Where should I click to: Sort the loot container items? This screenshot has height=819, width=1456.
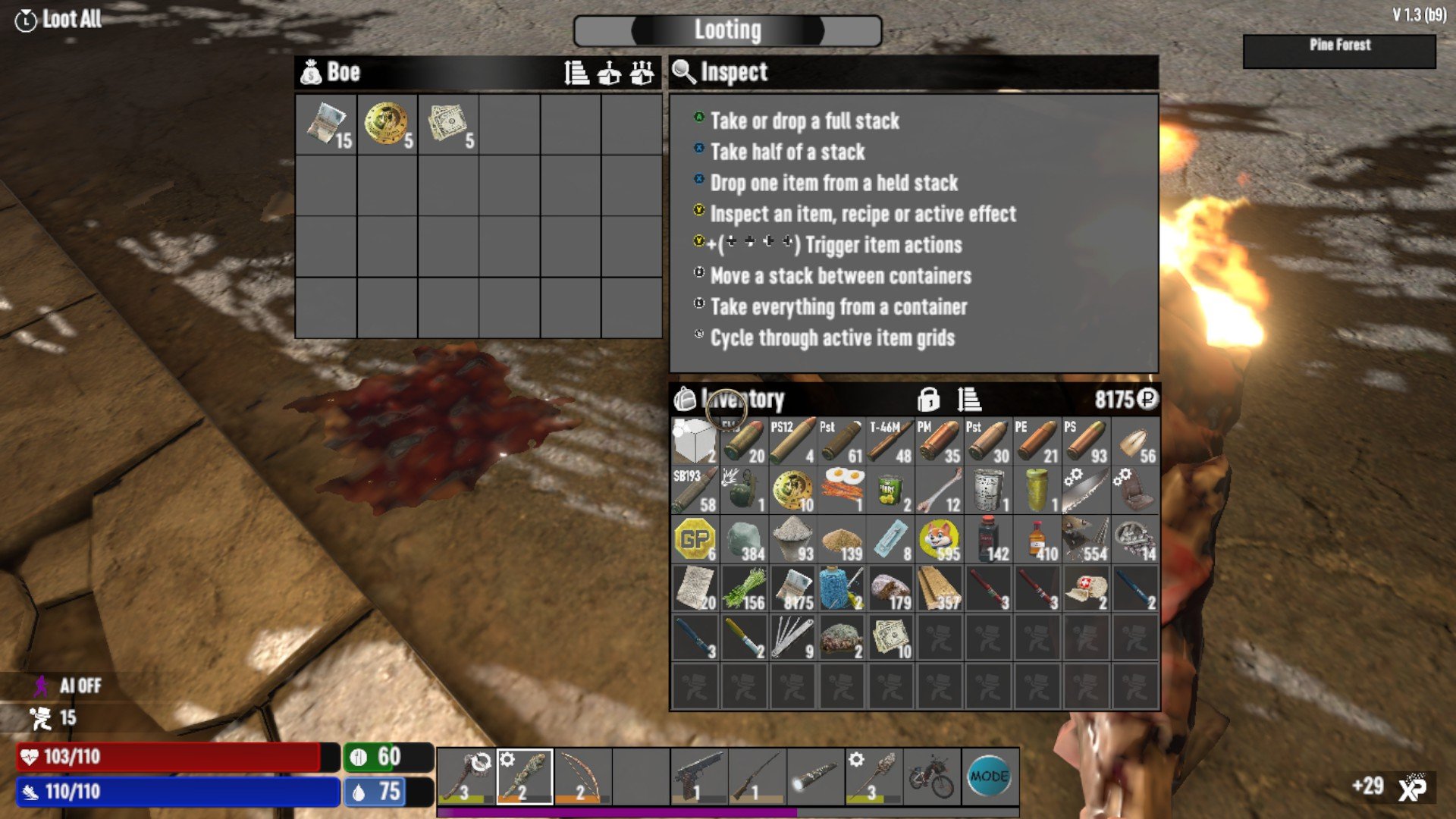[576, 73]
